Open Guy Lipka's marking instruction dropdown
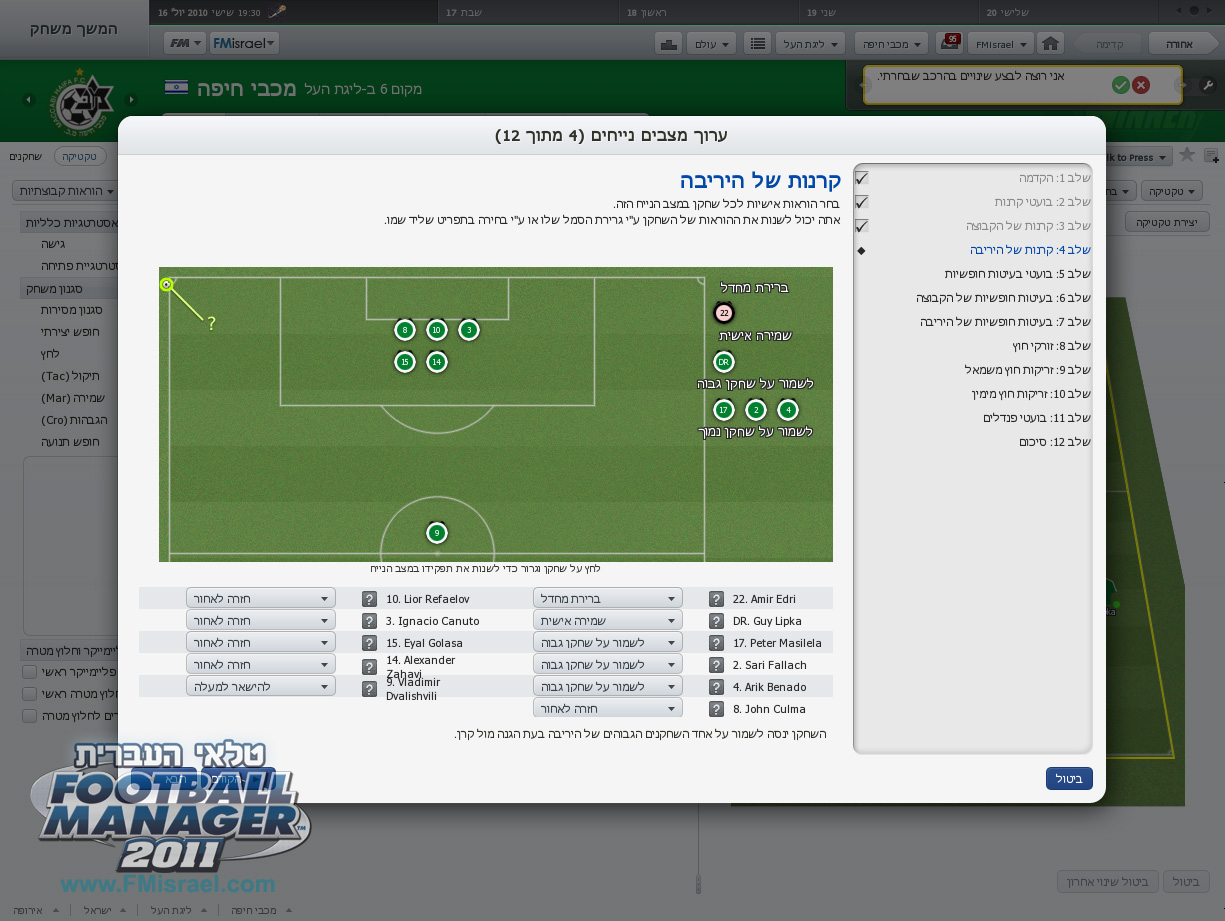The width and height of the screenshot is (1225, 921). [607, 621]
